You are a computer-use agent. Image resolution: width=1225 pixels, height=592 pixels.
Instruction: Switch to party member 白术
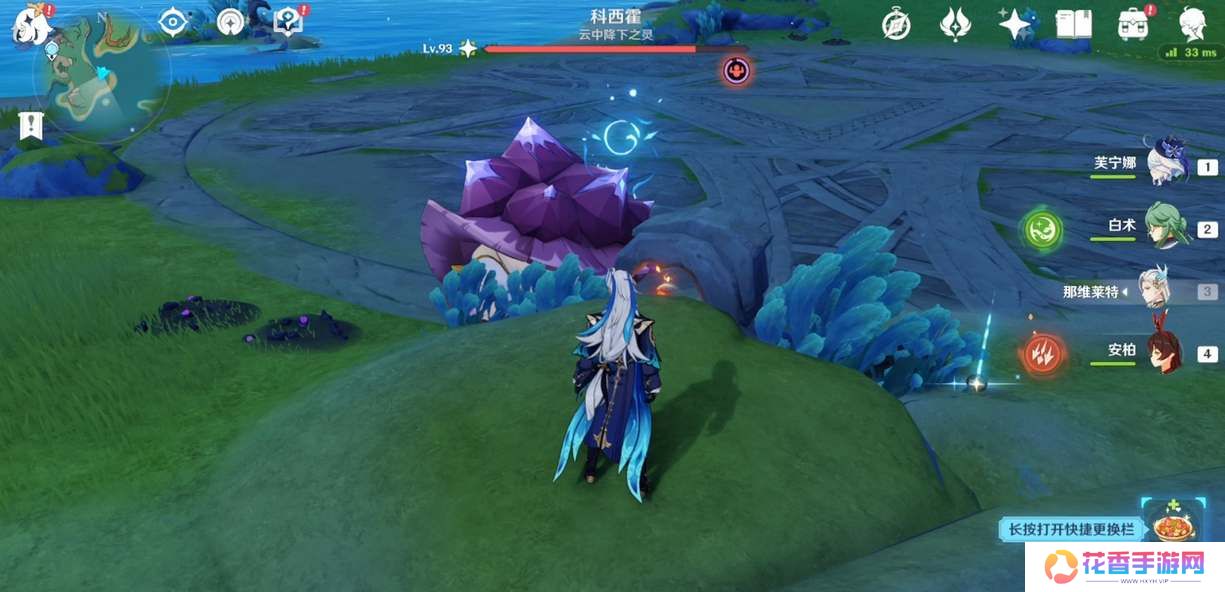1166,227
